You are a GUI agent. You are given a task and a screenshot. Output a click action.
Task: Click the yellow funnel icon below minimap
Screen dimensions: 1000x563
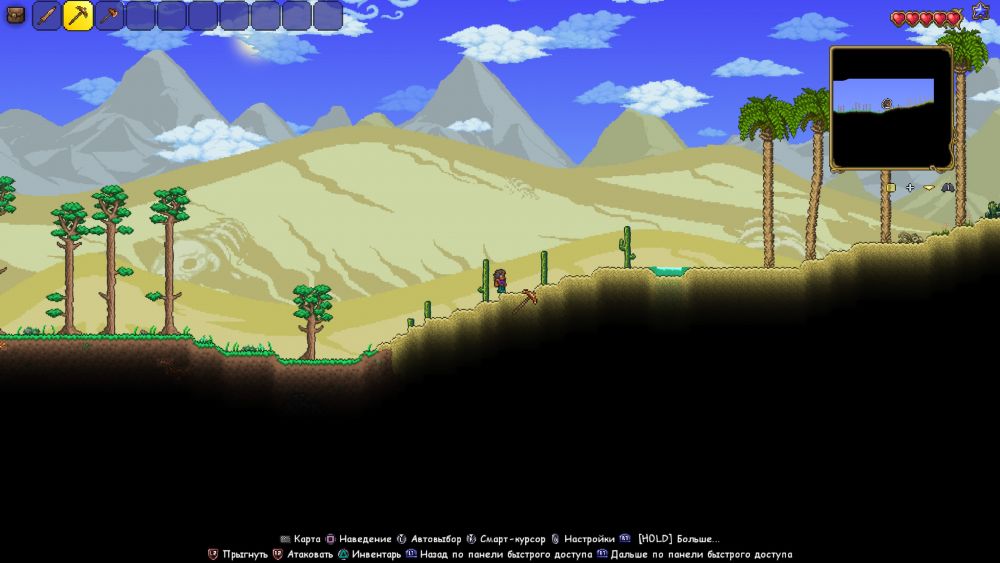(x=929, y=187)
